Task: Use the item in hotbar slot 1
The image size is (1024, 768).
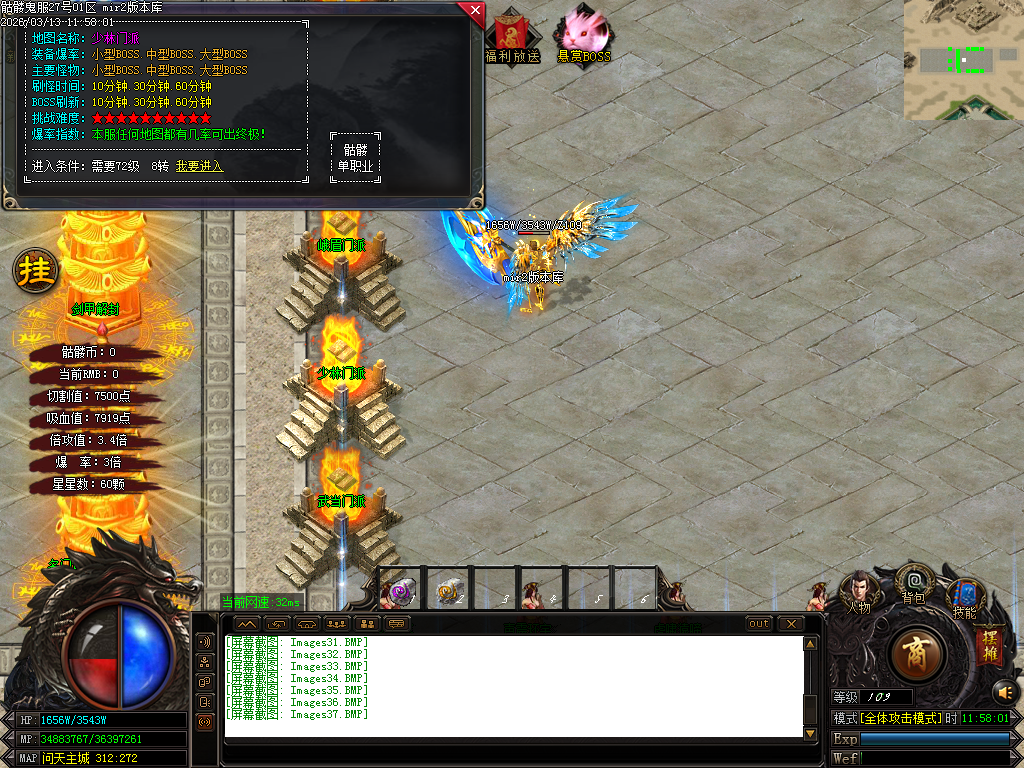Action: click(x=402, y=591)
